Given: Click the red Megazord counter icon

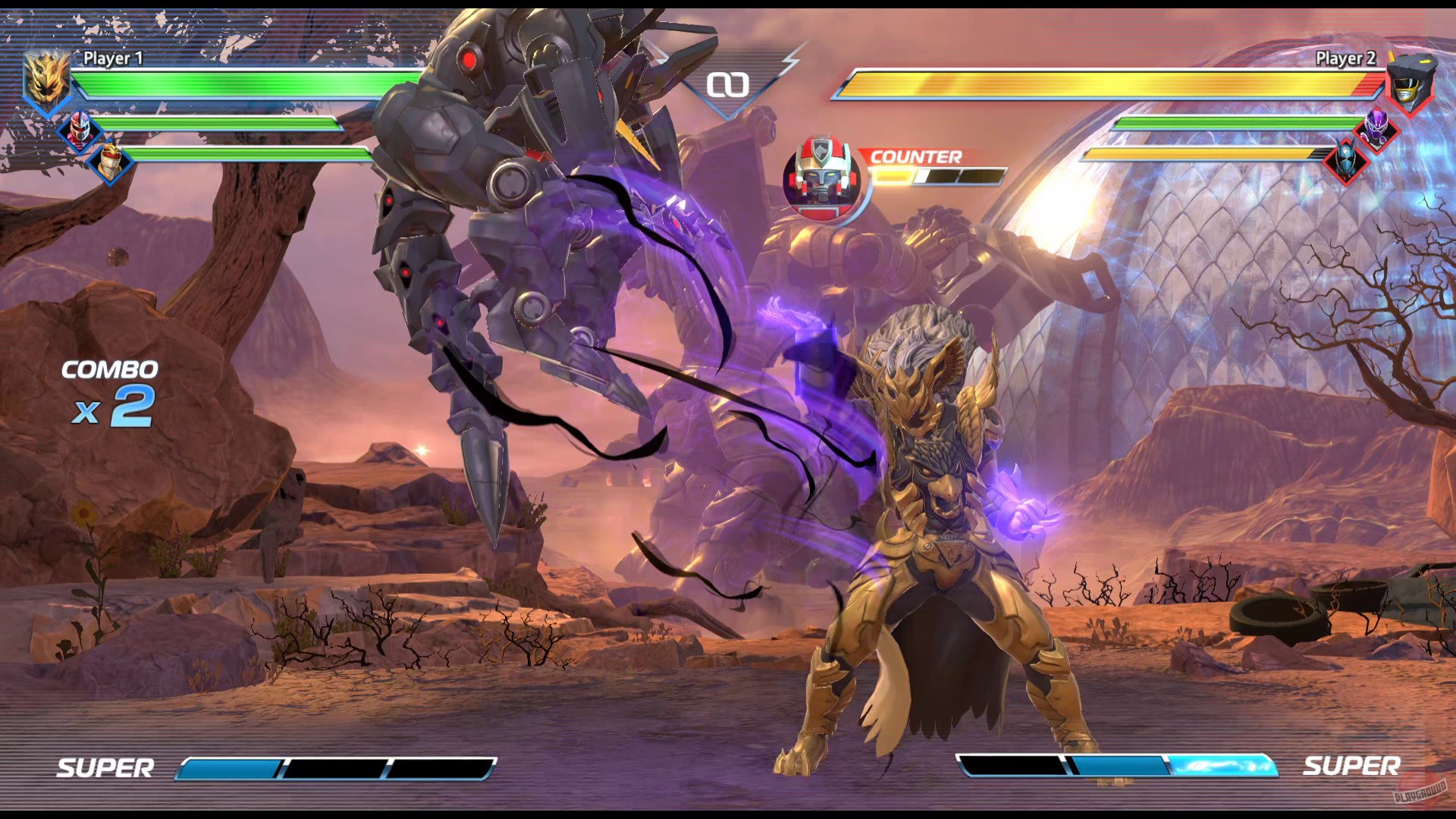Looking at the screenshot, I should 822,179.
